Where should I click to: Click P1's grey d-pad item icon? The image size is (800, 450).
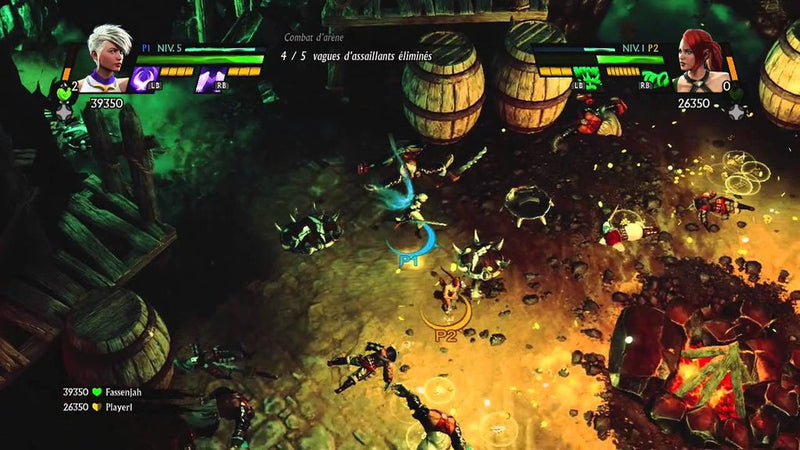point(65,113)
